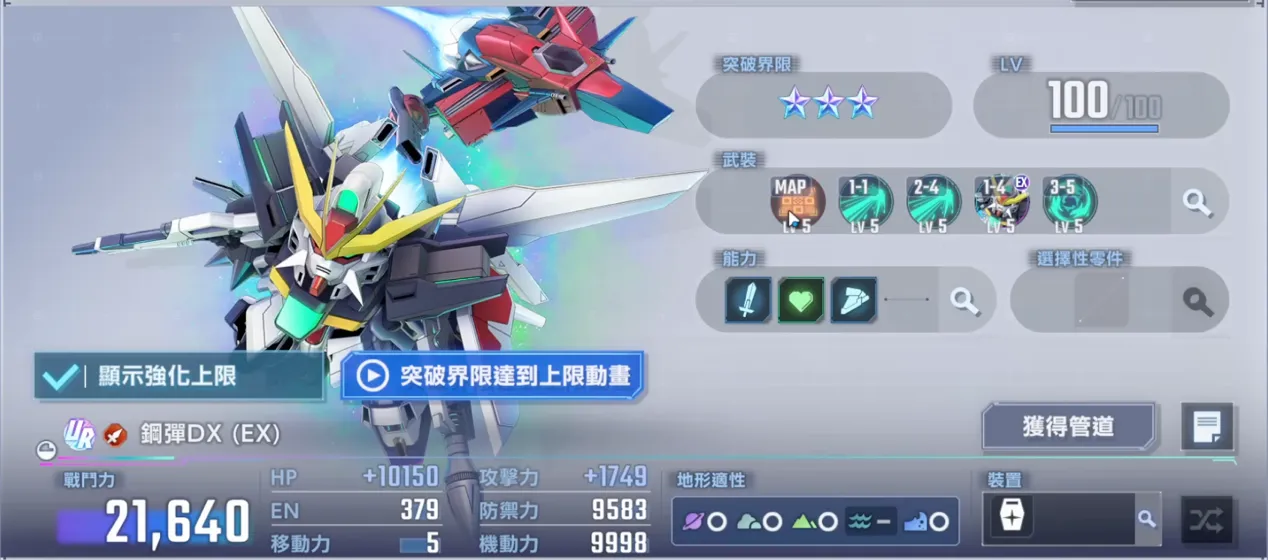The height and width of the screenshot is (560, 1268).
Task: Open the 選擇性零件 optional parts magnifier
Action: pyautogui.click(x=1198, y=300)
